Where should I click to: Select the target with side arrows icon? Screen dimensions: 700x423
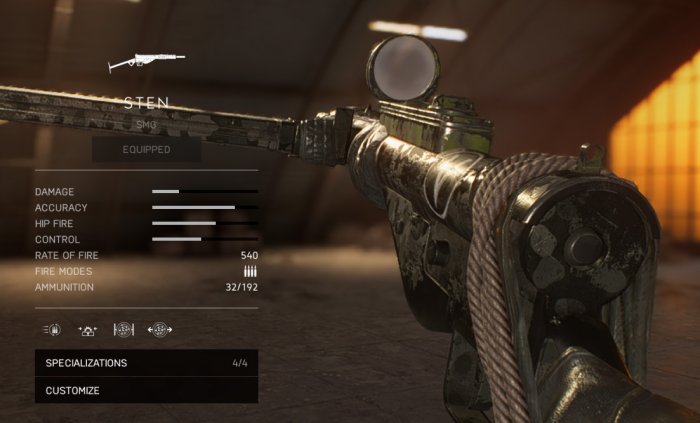click(159, 329)
